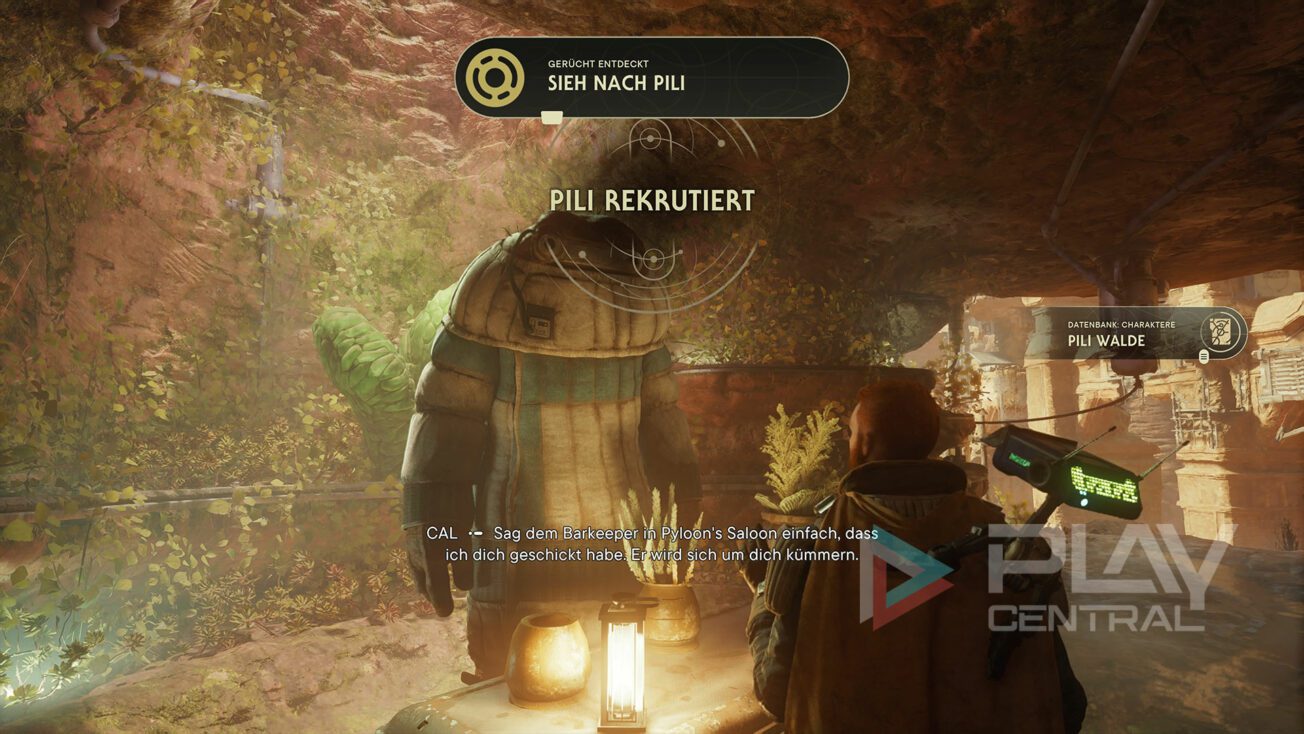The height and width of the screenshot is (734, 1304).
Task: Click the progress marker below the rumor banner
Action: pyautogui.click(x=553, y=117)
